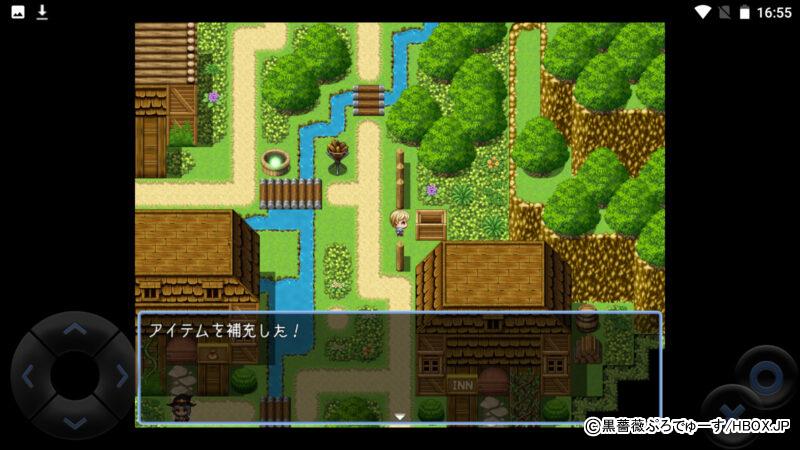Open the image notification in status bar
This screenshot has height=450, width=800.
[17, 12]
